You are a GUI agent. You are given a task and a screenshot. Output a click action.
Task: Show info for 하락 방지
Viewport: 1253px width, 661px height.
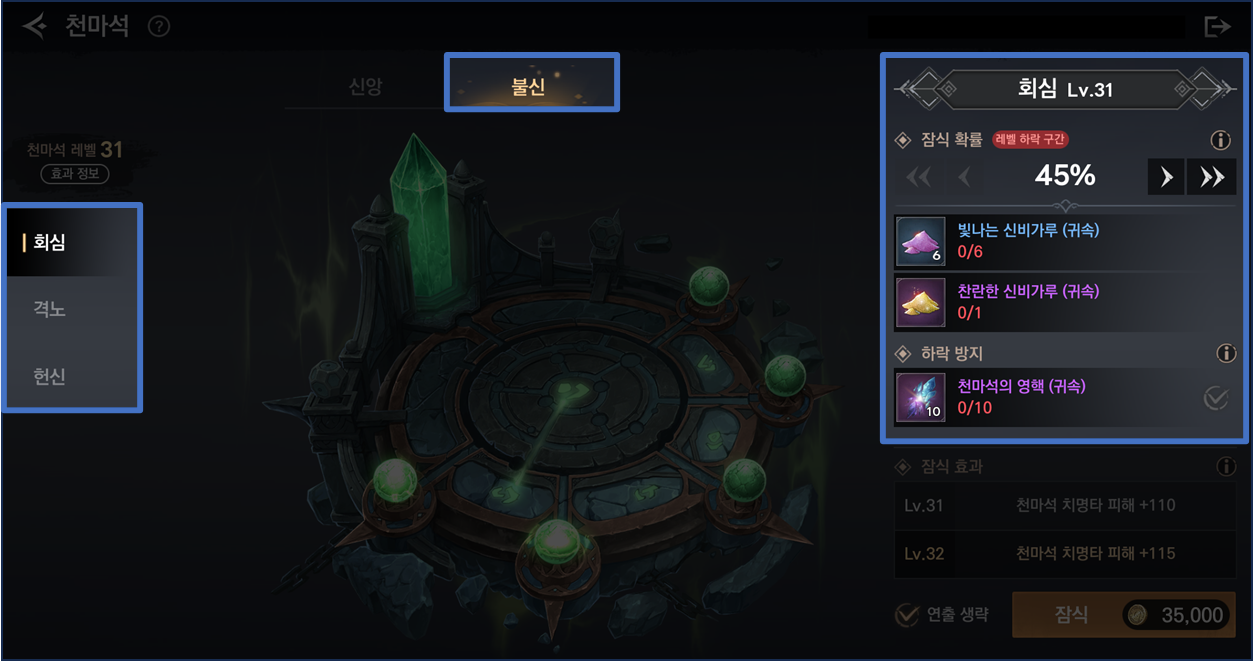pos(1226,354)
